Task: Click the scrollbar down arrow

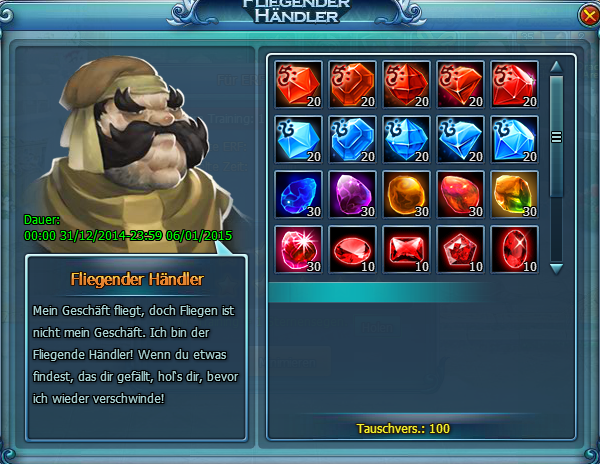Action: point(557,268)
